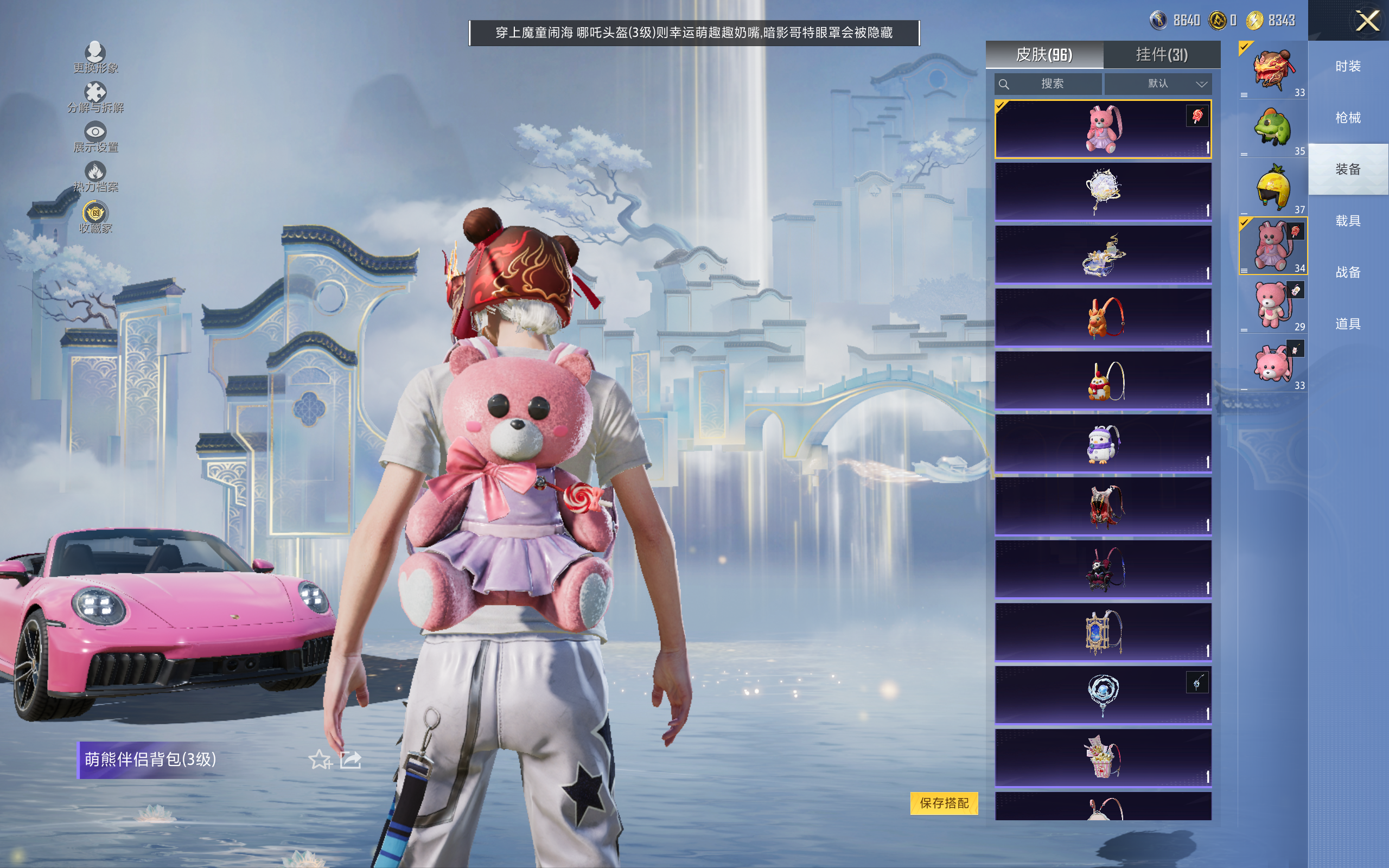1389x868 pixels.
Task: Pick the green frog helmet slot
Action: coord(1272,129)
